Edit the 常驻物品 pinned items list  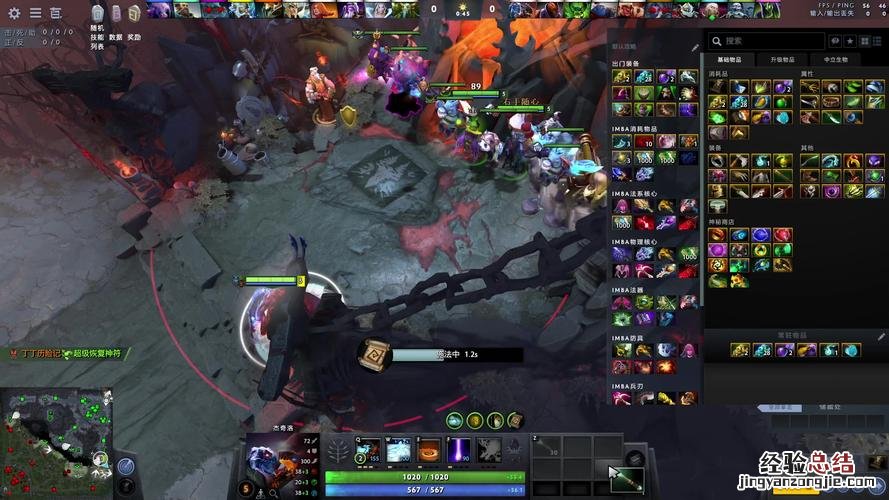(x=882, y=336)
